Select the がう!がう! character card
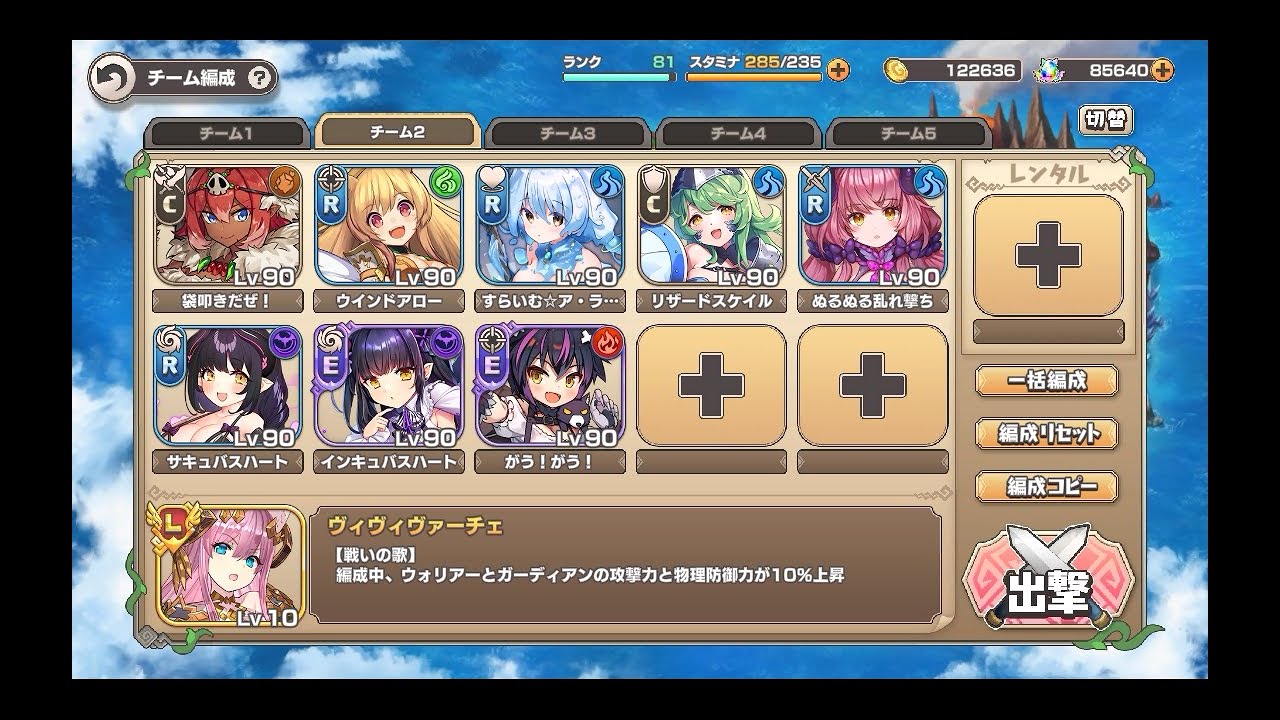 point(550,386)
